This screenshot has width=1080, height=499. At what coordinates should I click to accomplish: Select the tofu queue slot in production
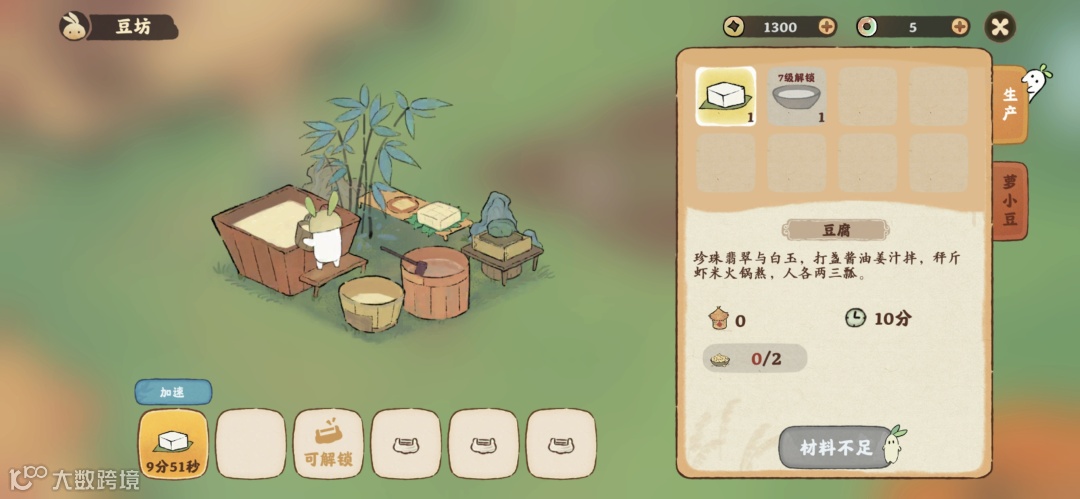[x=173, y=444]
